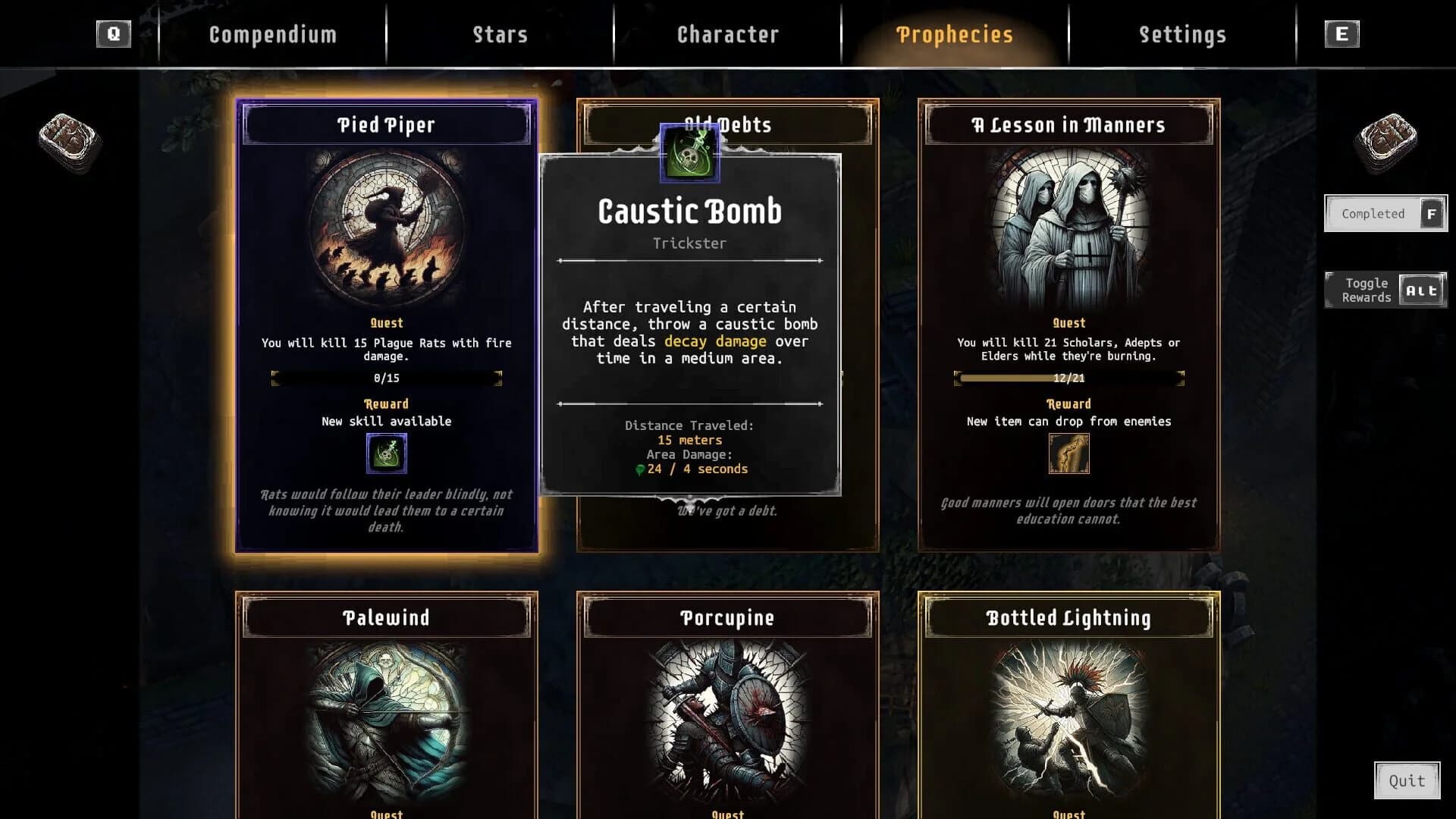Click the reward item icon on A Lesson in Manners
Image resolution: width=1456 pixels, height=819 pixels.
(x=1068, y=453)
